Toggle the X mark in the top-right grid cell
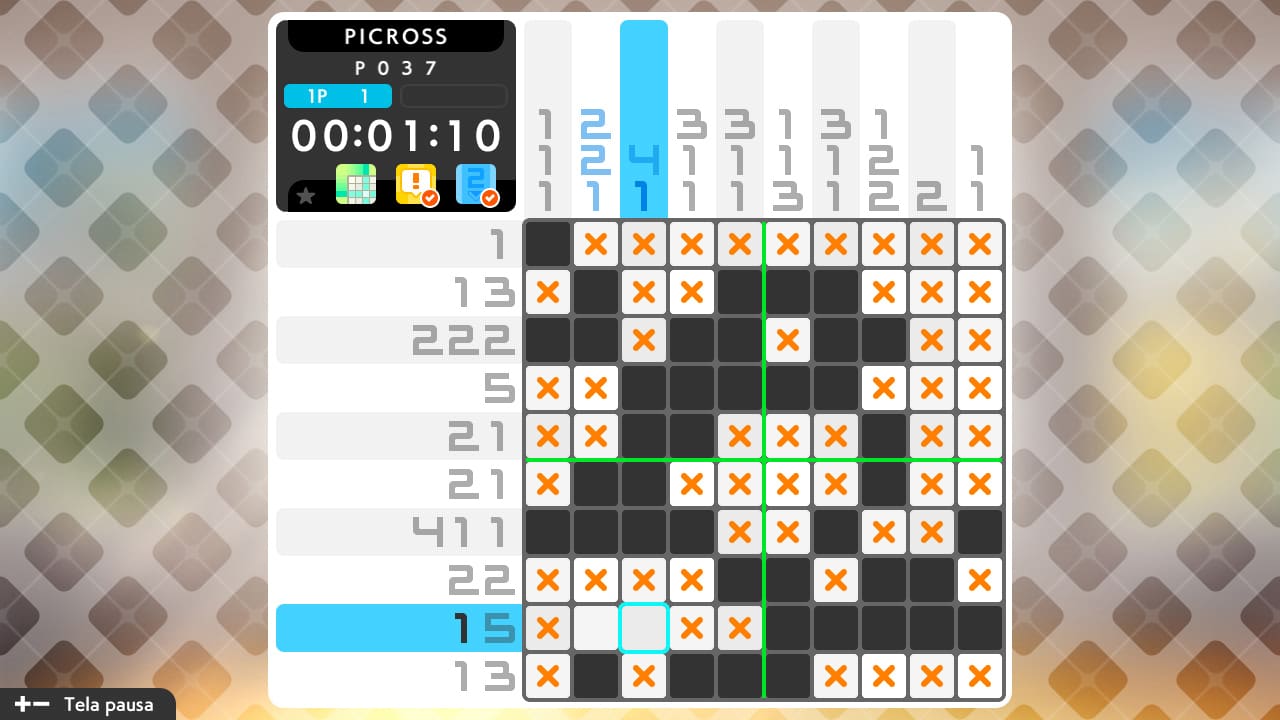The width and height of the screenshot is (1280, 720). click(979, 244)
